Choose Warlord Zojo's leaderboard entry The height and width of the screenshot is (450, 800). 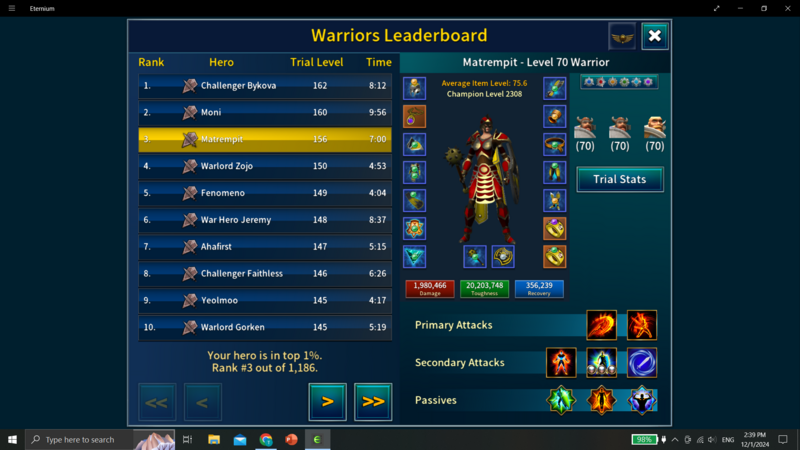[x=265, y=166]
